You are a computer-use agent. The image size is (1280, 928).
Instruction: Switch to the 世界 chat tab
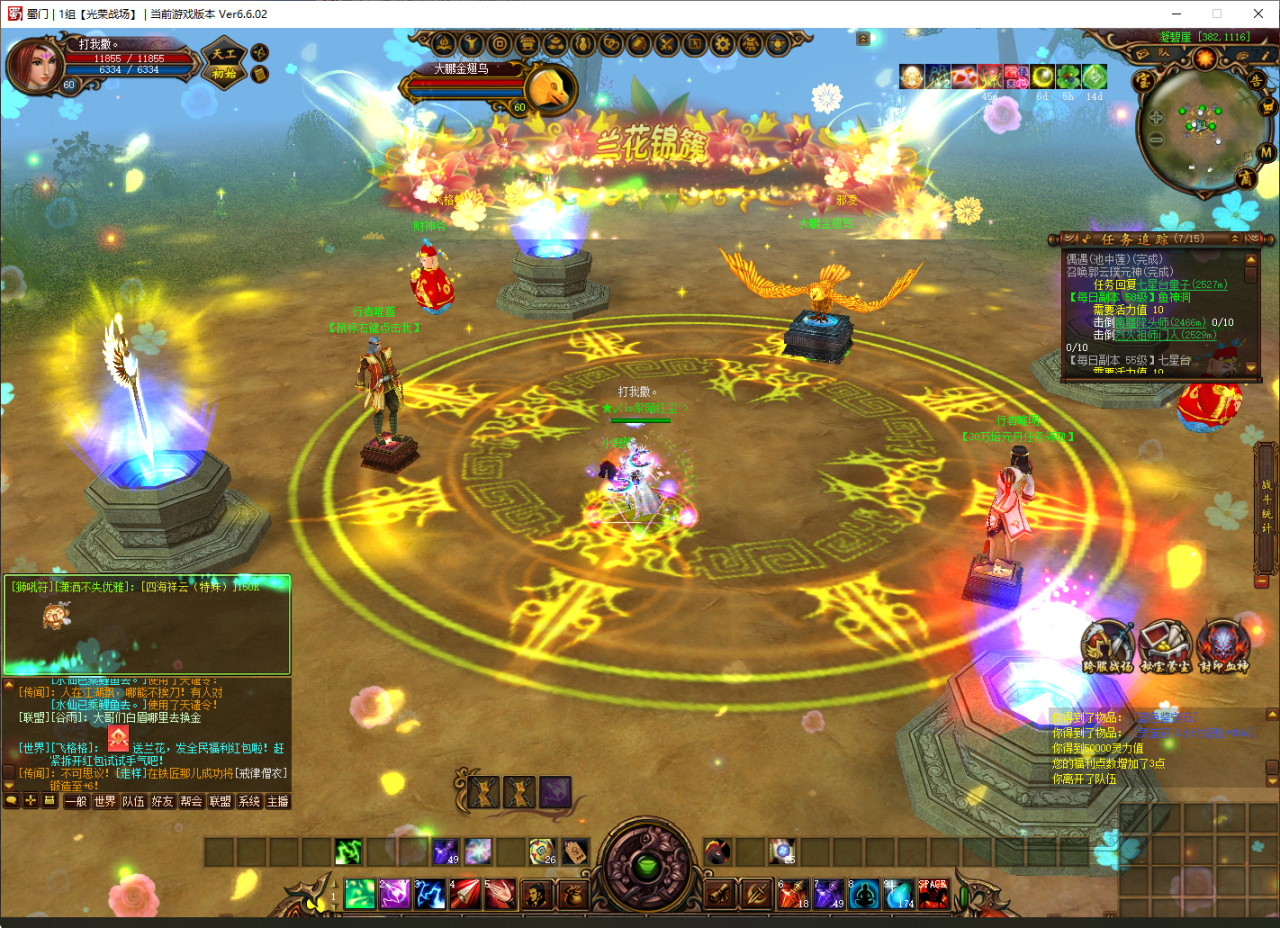(105, 801)
